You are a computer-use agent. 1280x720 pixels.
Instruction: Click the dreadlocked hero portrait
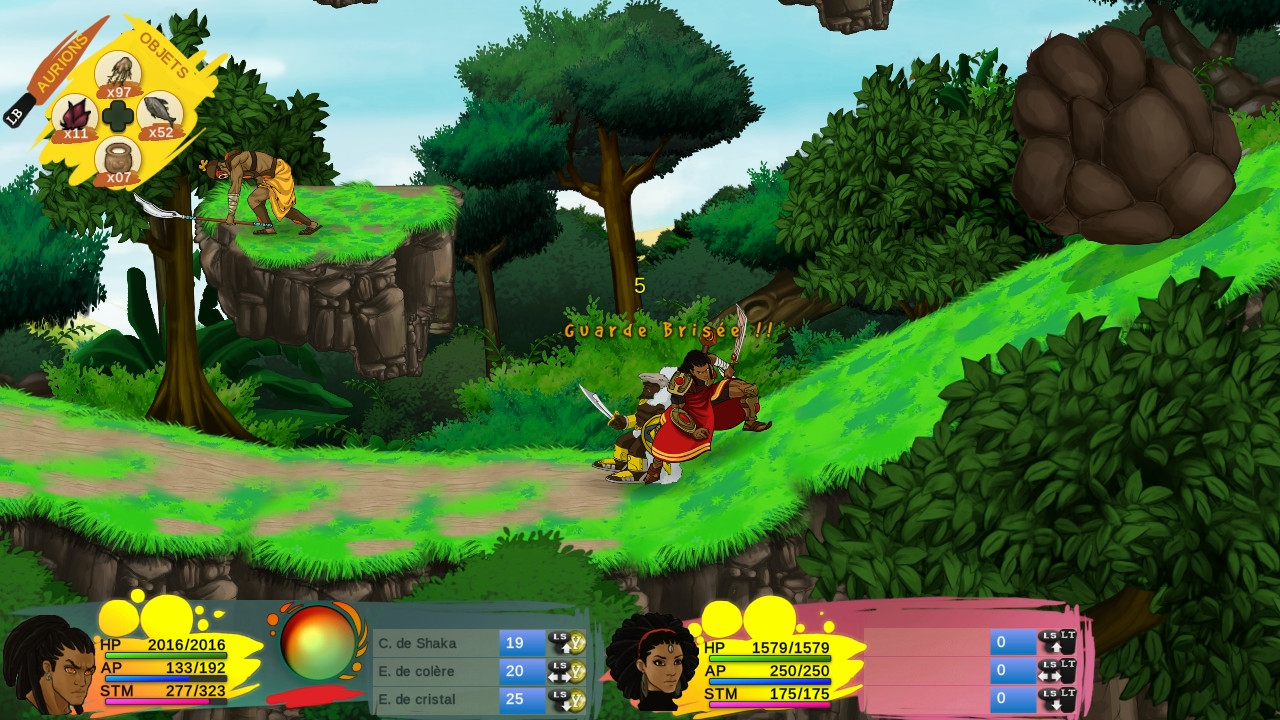(x=47, y=667)
